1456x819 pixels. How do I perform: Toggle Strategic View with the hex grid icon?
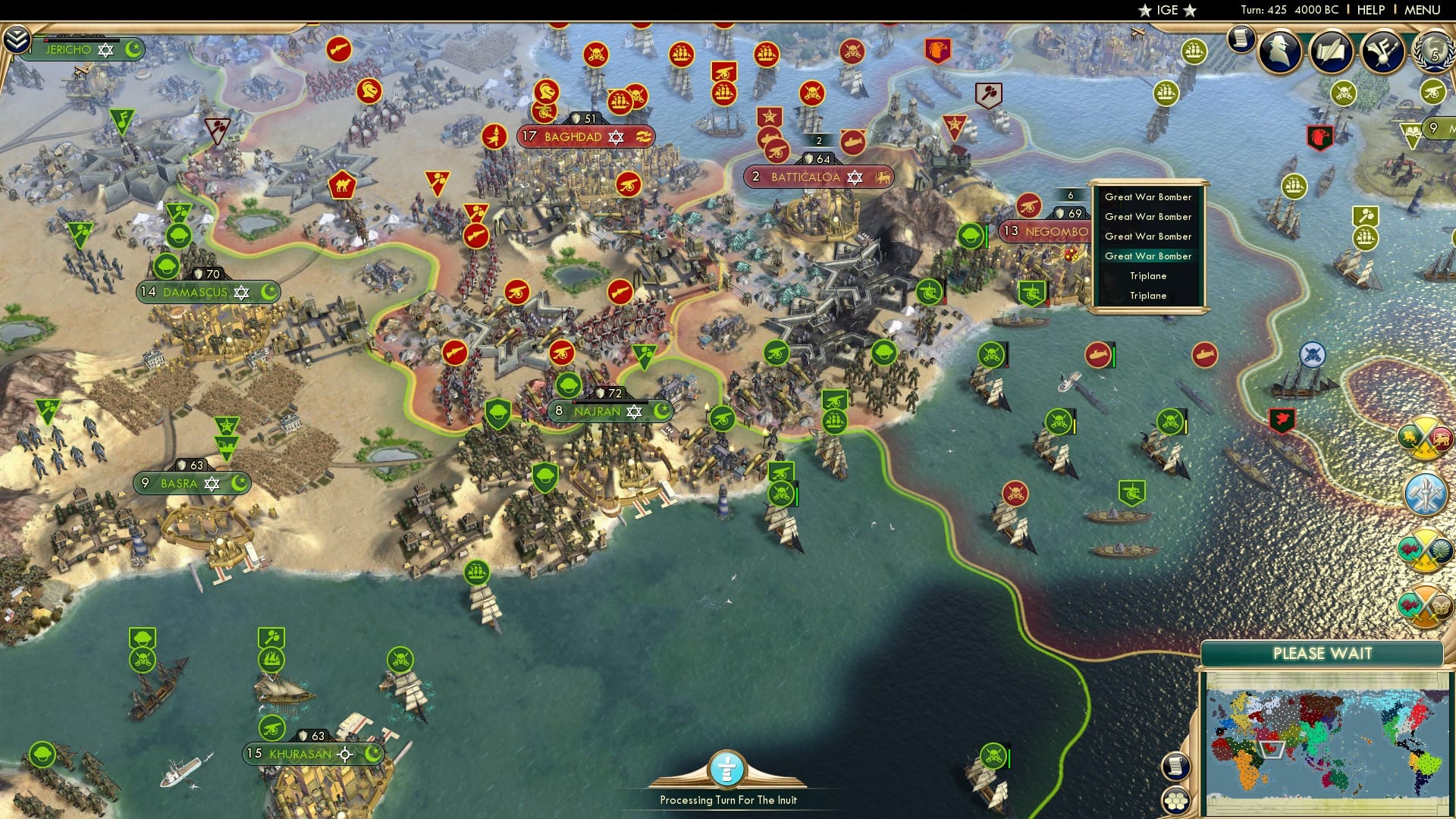coord(1178,802)
